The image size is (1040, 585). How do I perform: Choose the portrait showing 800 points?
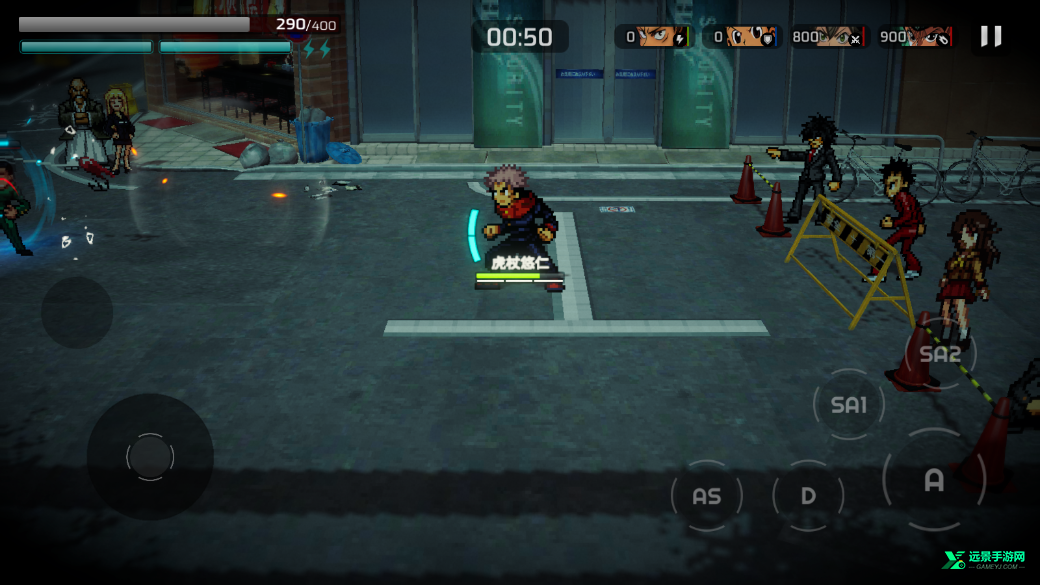[x=830, y=37]
